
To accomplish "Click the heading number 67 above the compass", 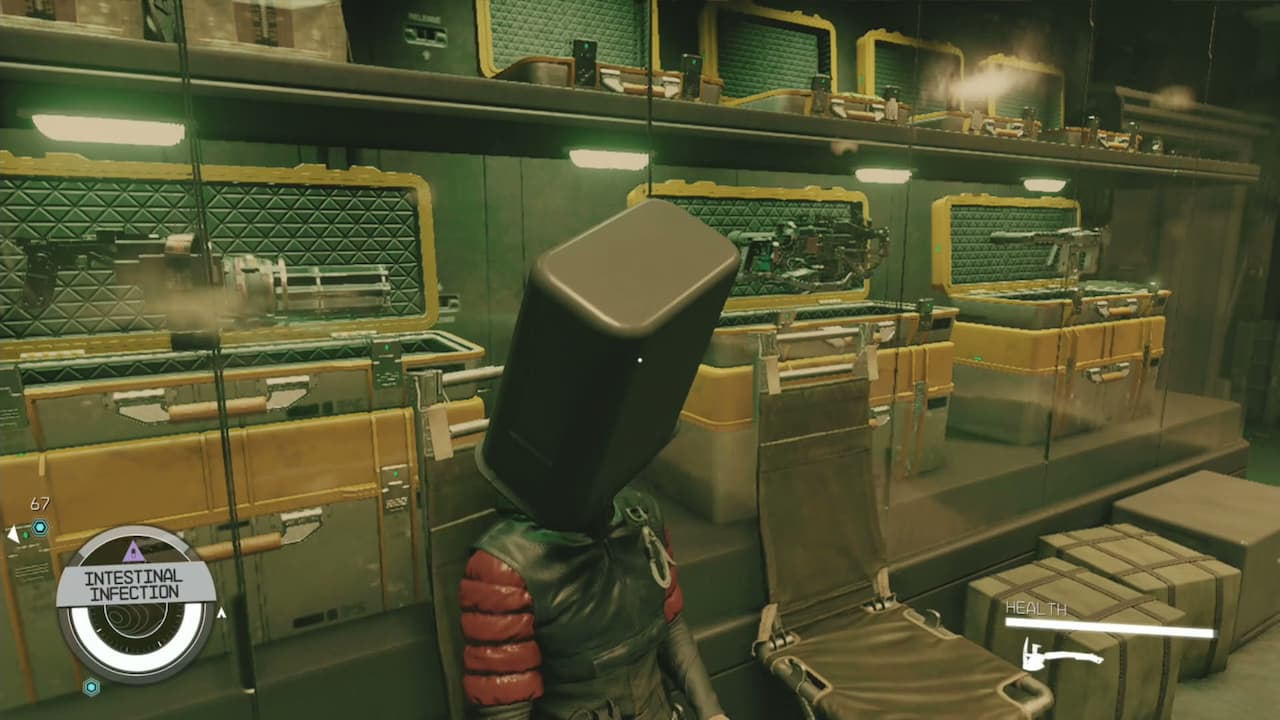I will 38,503.
